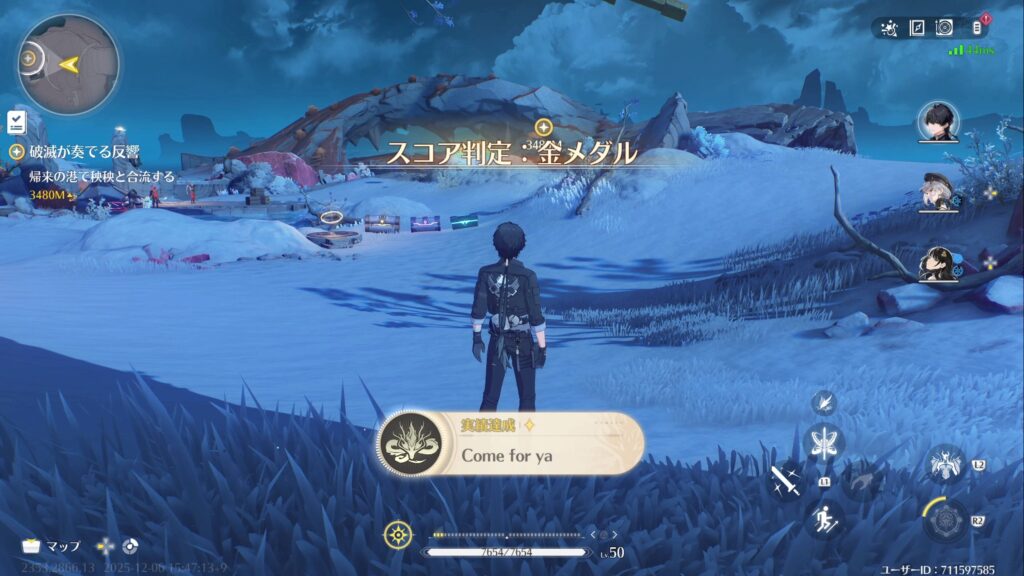Open the circular minimap
1024x576 pixels.
[x=67, y=64]
